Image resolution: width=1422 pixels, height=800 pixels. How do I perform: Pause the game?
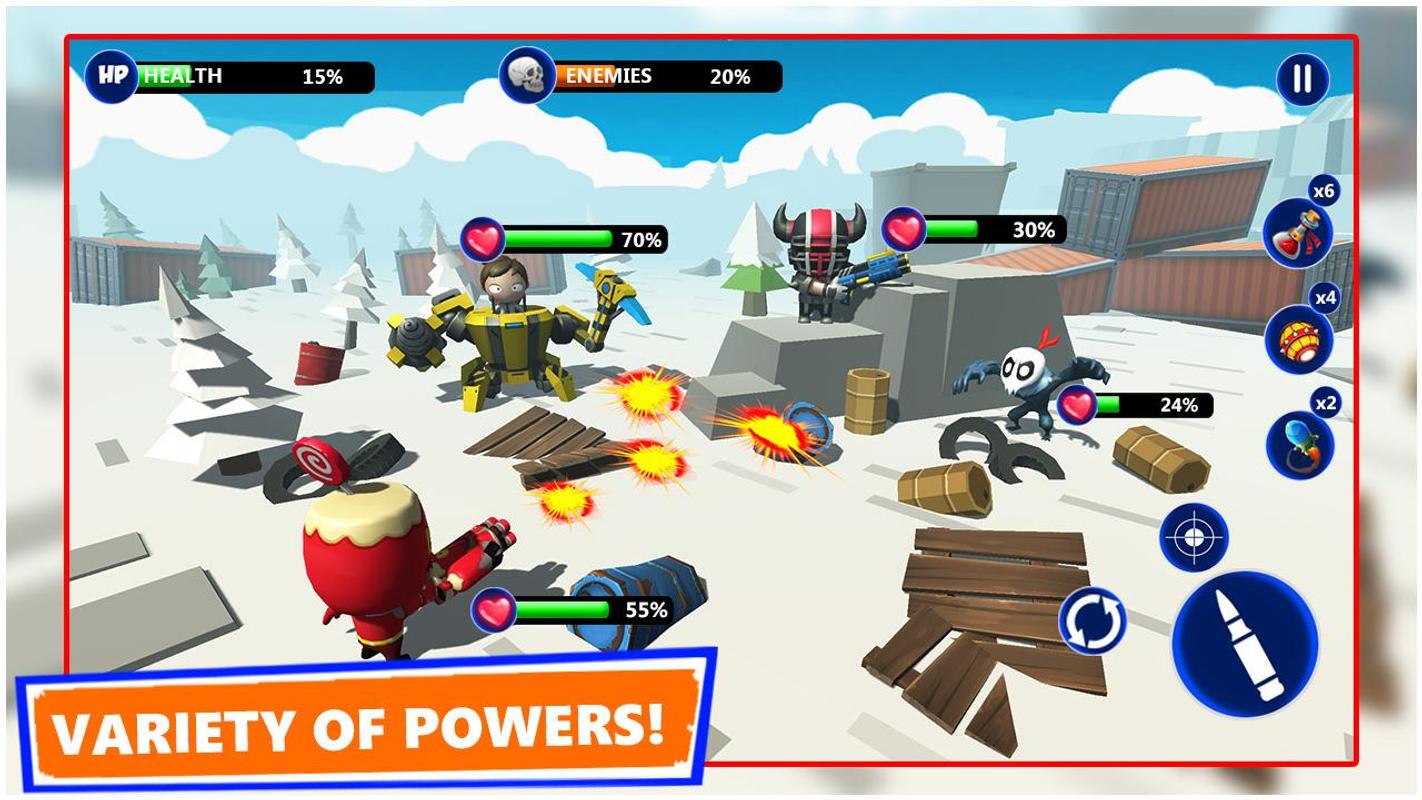pos(1302,78)
